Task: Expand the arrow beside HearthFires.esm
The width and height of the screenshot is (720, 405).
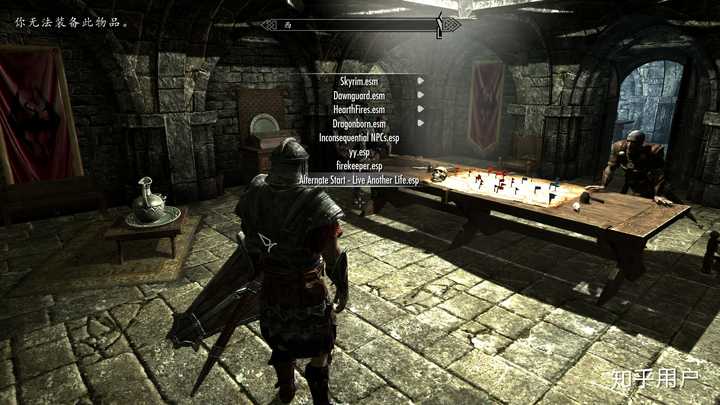Action: [x=421, y=108]
